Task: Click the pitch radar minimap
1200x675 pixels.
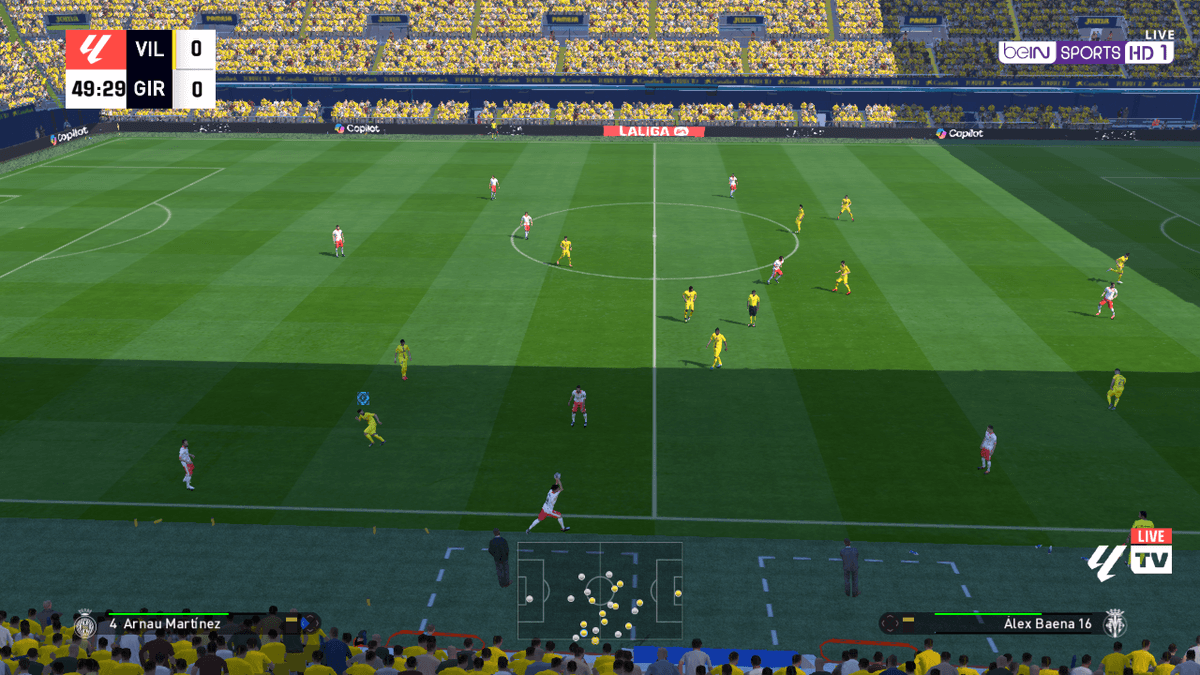Action: (x=600, y=591)
